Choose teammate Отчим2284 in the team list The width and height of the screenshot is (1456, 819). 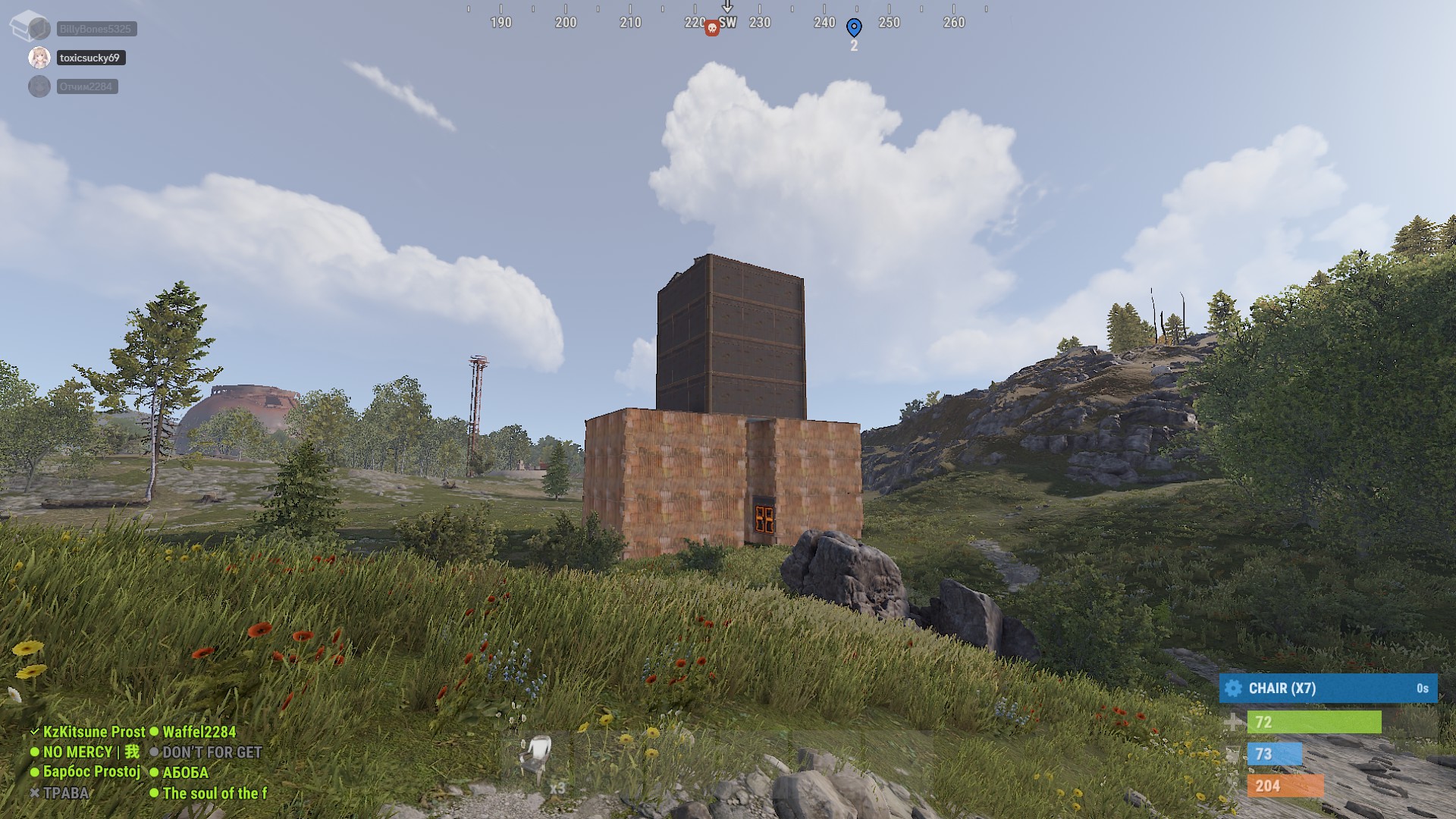pyautogui.click(x=86, y=86)
